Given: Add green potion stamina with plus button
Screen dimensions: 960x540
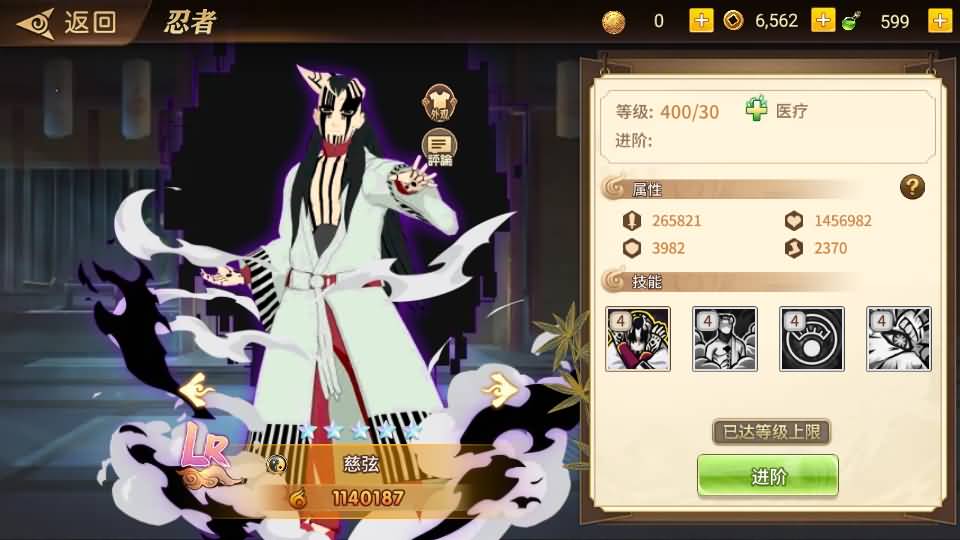Looking at the screenshot, I should point(939,21).
